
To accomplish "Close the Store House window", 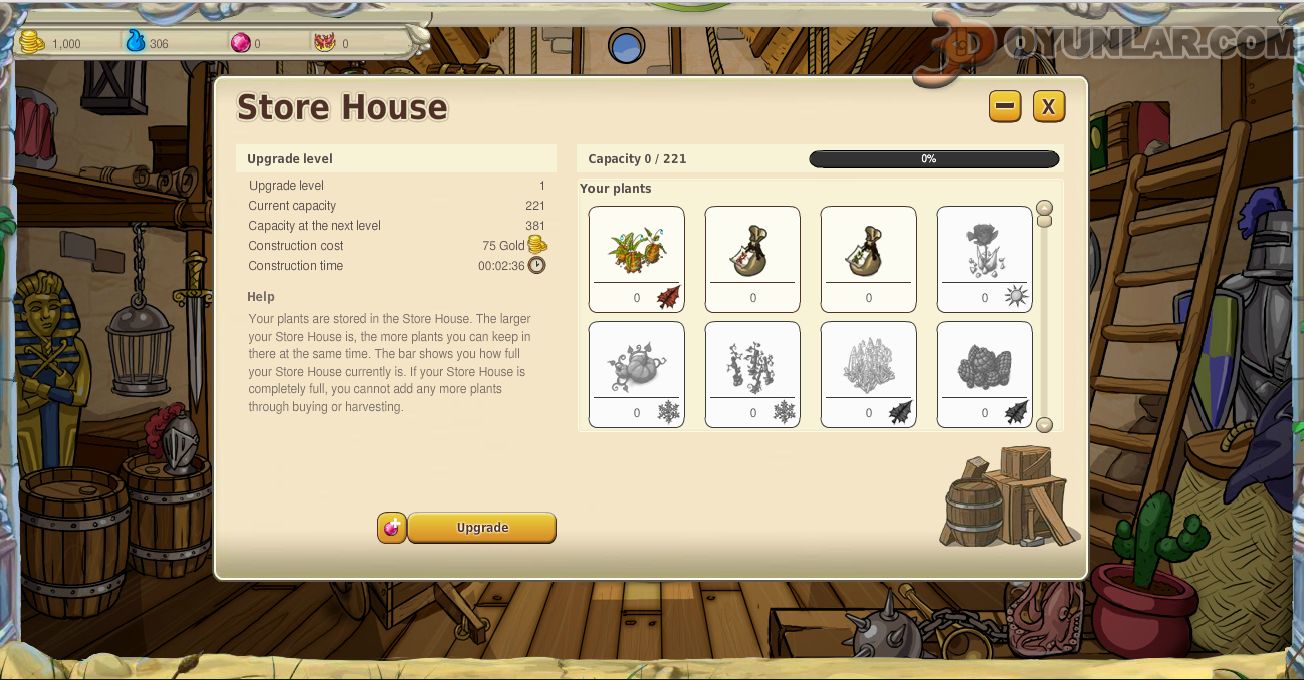I will (1048, 107).
